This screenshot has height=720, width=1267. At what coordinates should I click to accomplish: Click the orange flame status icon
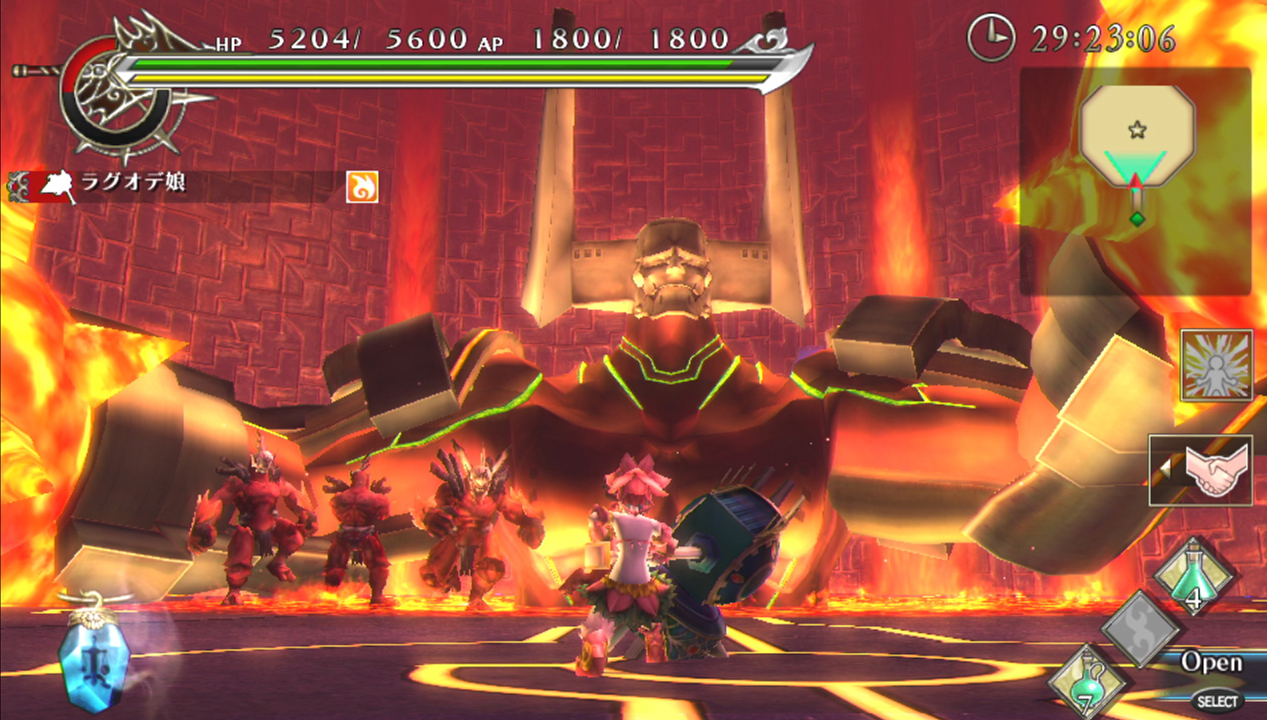point(362,186)
